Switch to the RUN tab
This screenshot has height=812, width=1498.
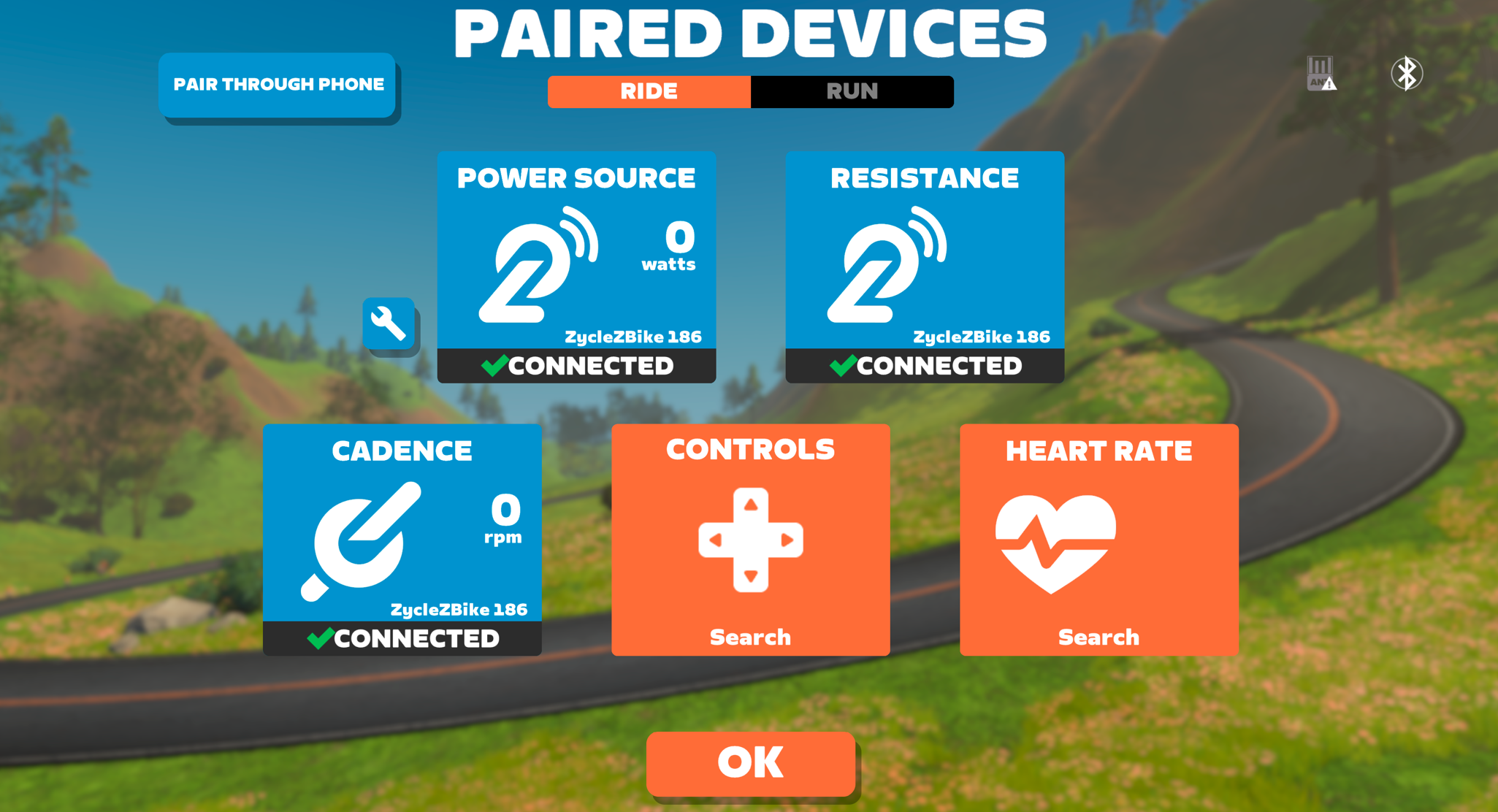coord(852,91)
